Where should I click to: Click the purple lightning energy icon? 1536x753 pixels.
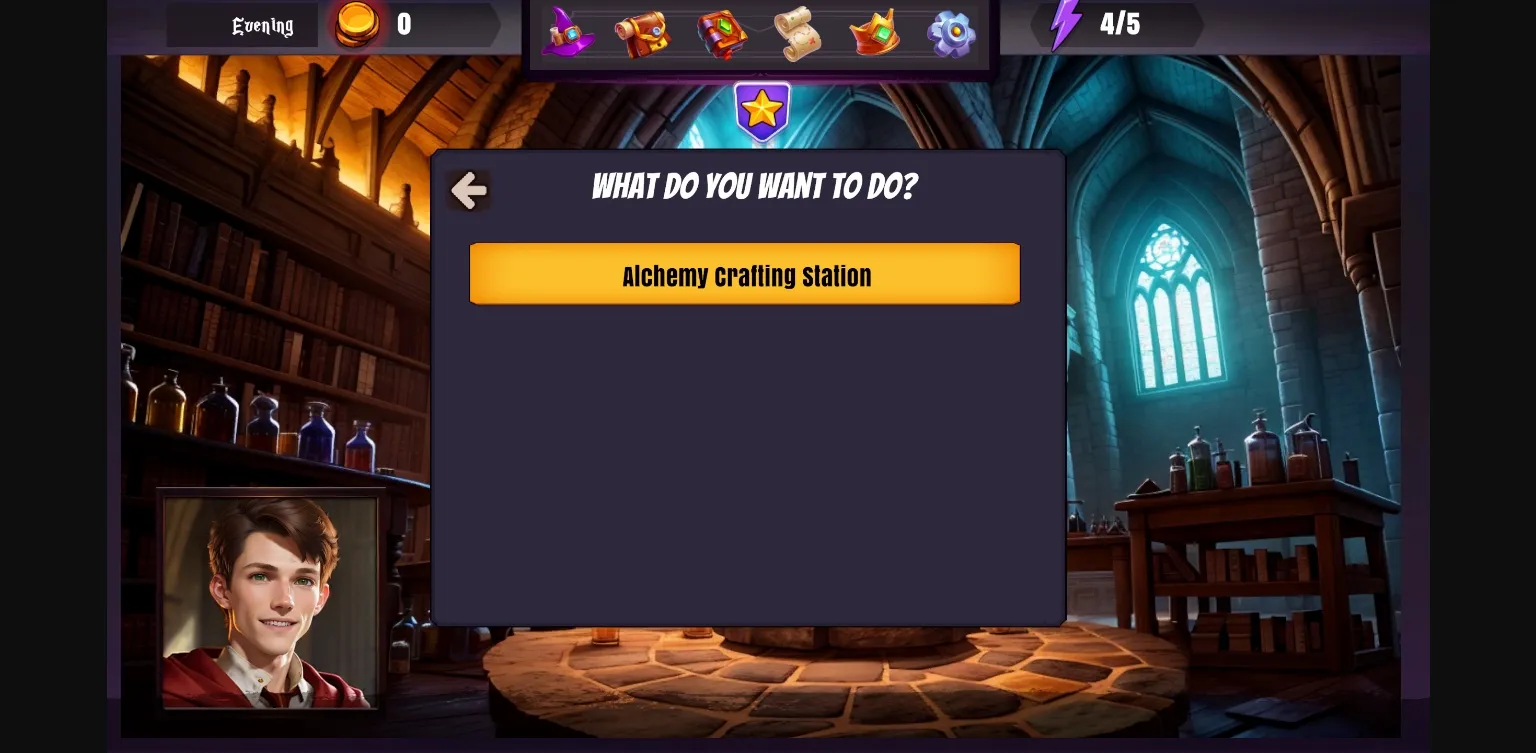click(x=1067, y=24)
